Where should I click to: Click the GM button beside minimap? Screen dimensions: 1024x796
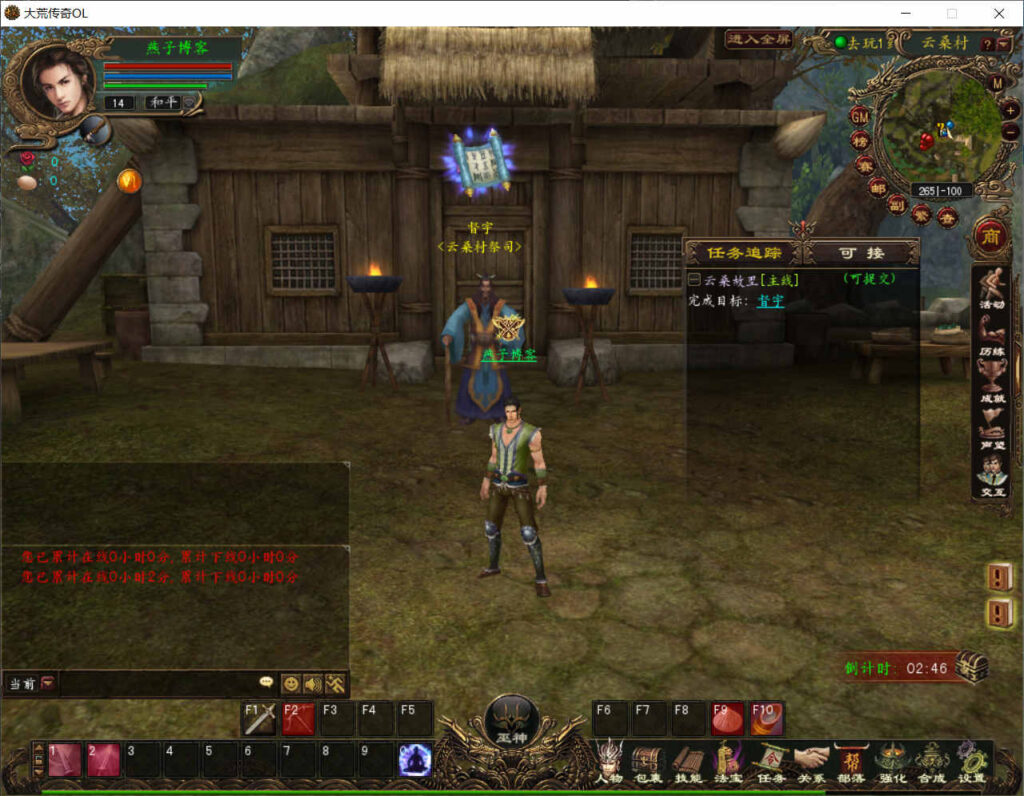coord(859,115)
